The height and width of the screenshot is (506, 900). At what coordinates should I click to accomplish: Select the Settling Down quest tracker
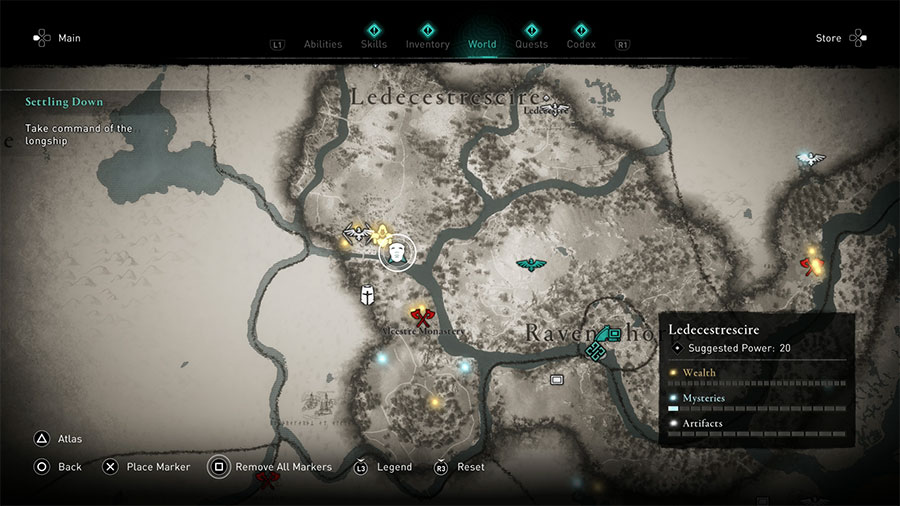point(65,102)
